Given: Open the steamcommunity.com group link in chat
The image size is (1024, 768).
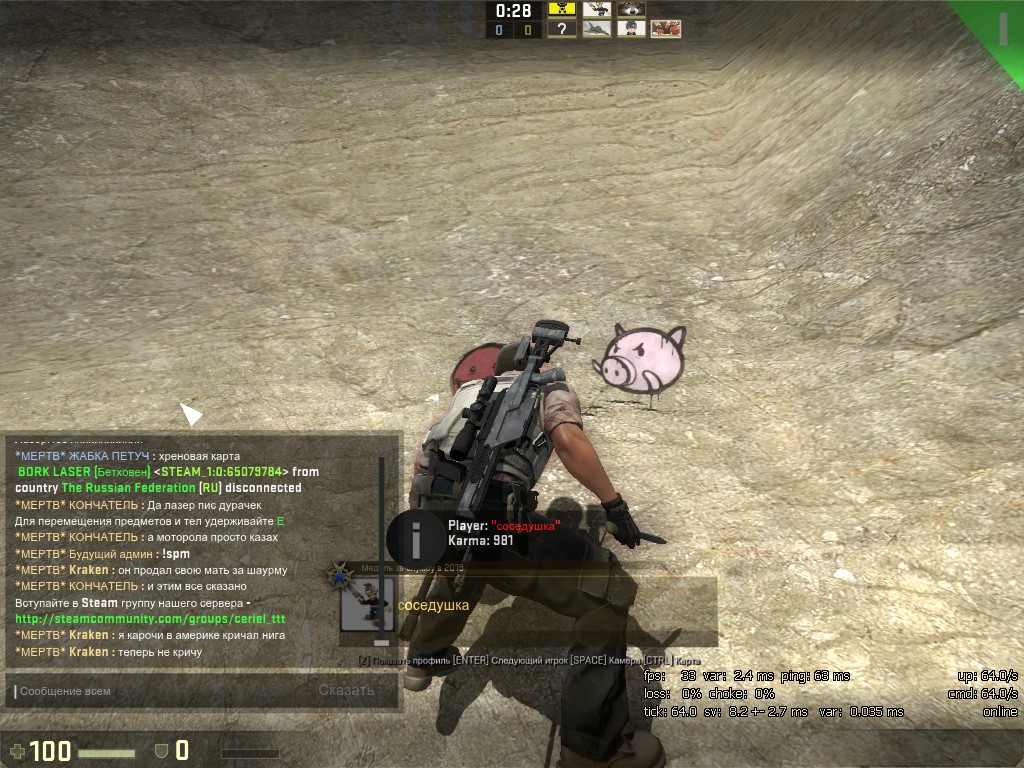Looking at the screenshot, I should pyautogui.click(x=150, y=619).
